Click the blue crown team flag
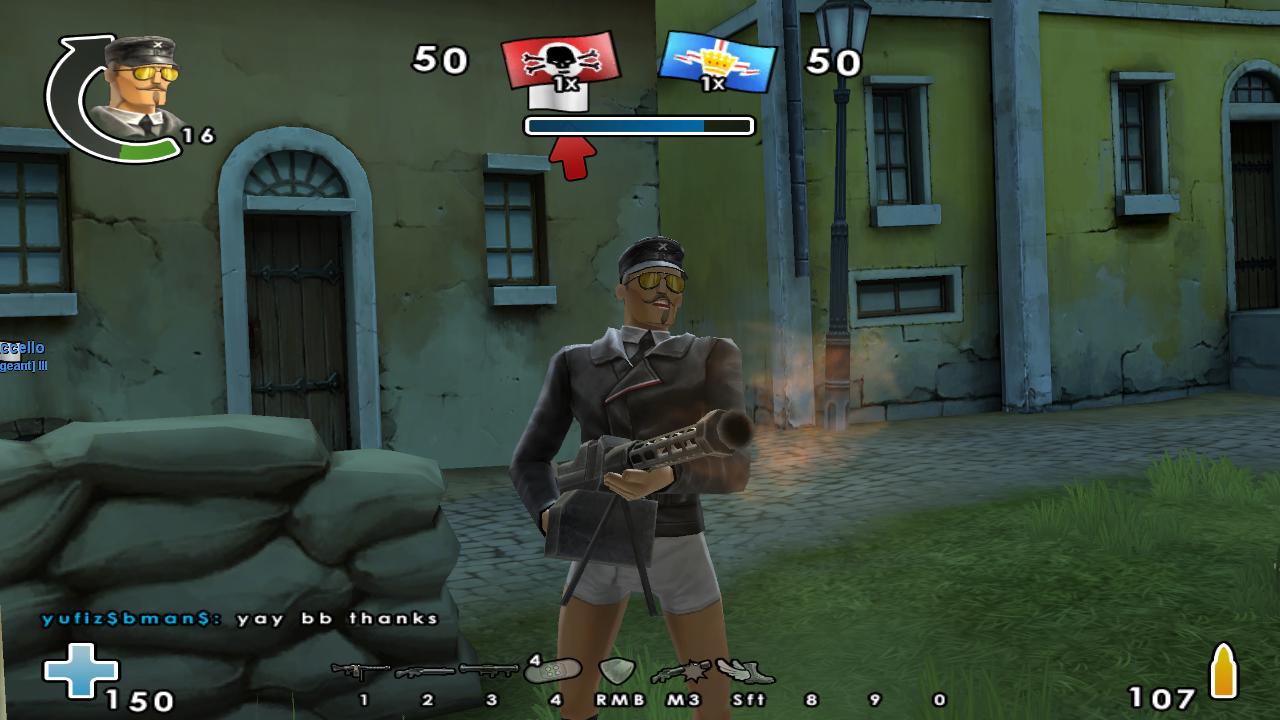Image resolution: width=1280 pixels, height=720 pixels. (x=717, y=61)
